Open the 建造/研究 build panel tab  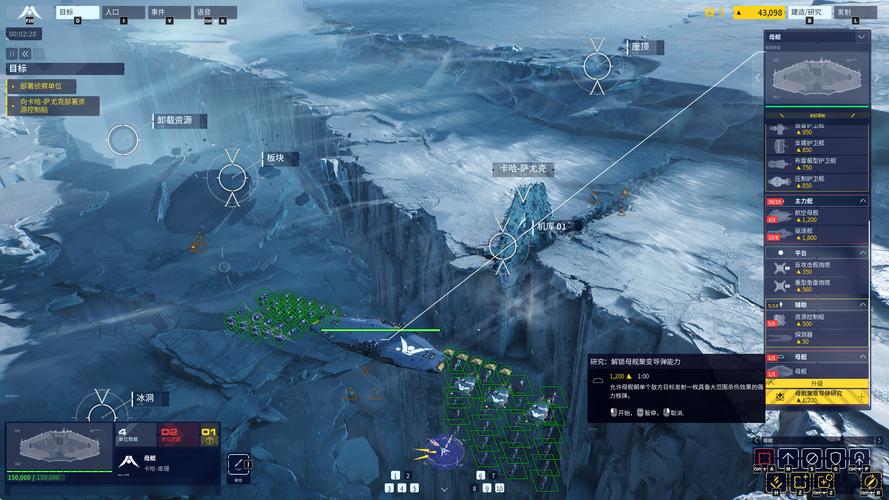click(806, 12)
